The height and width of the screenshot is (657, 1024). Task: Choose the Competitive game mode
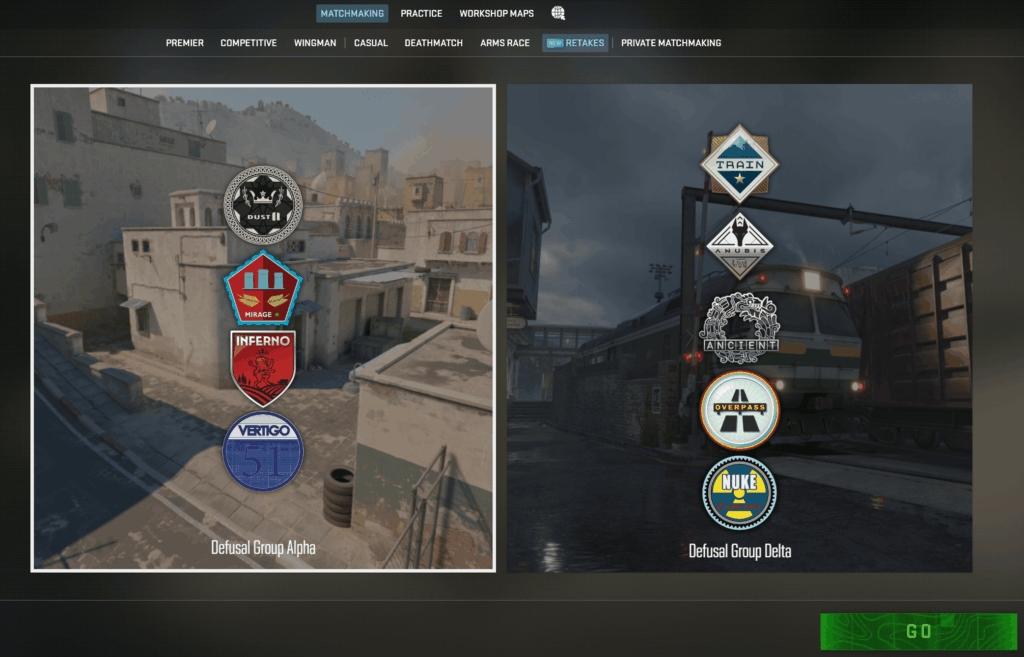248,43
